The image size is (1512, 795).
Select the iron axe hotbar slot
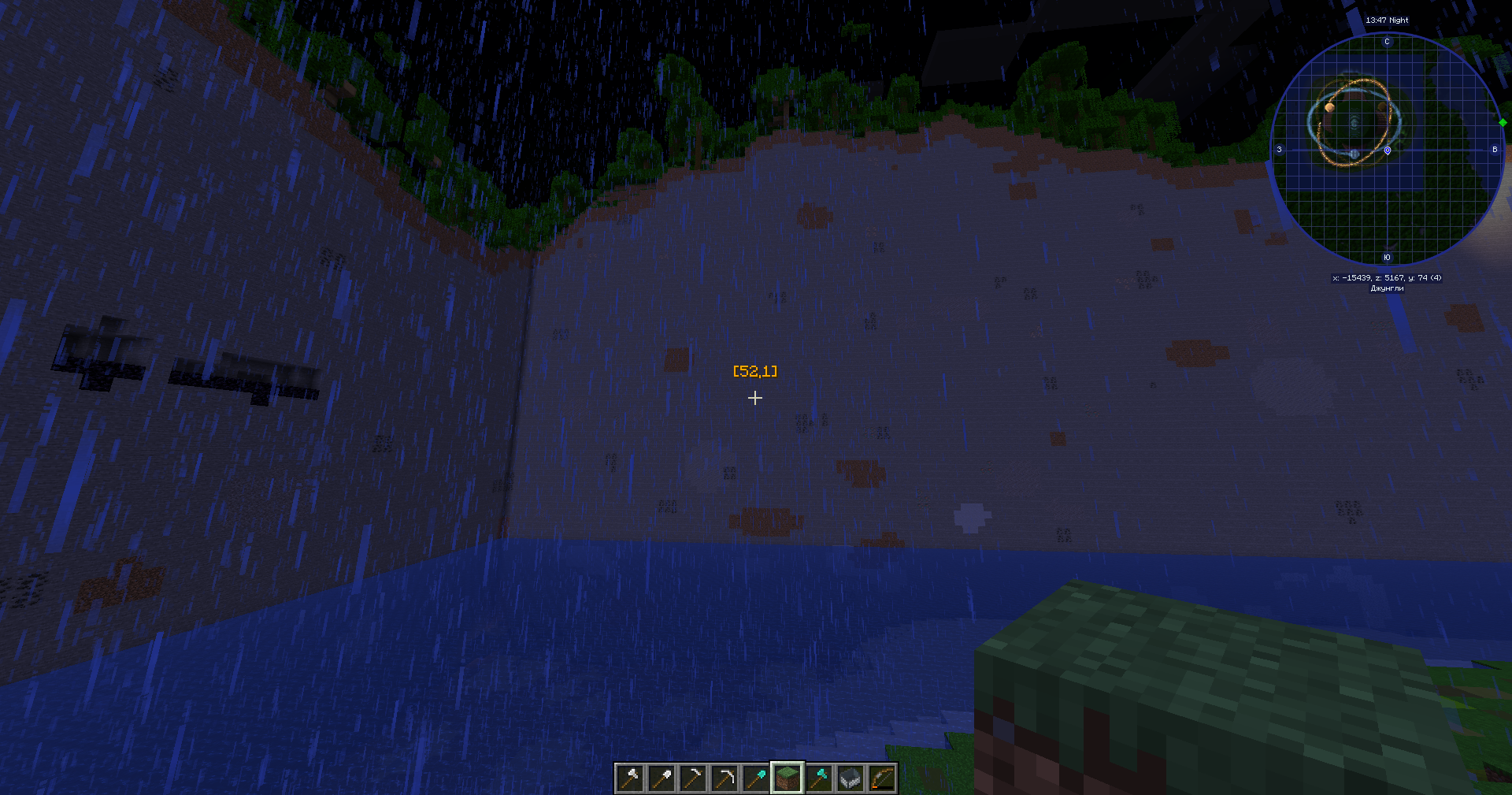tap(630, 778)
